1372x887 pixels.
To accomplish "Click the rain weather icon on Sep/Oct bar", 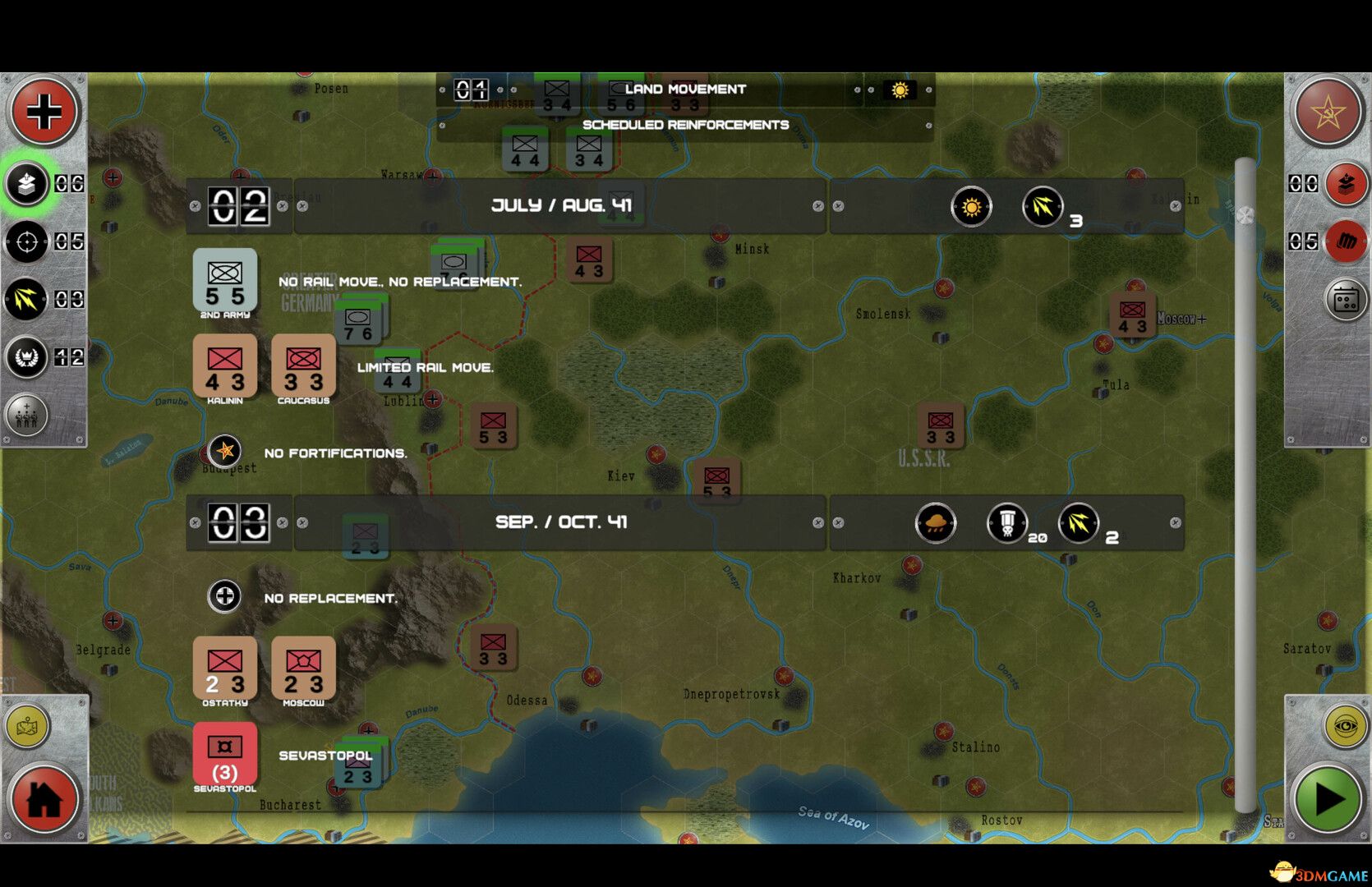I will tap(935, 523).
